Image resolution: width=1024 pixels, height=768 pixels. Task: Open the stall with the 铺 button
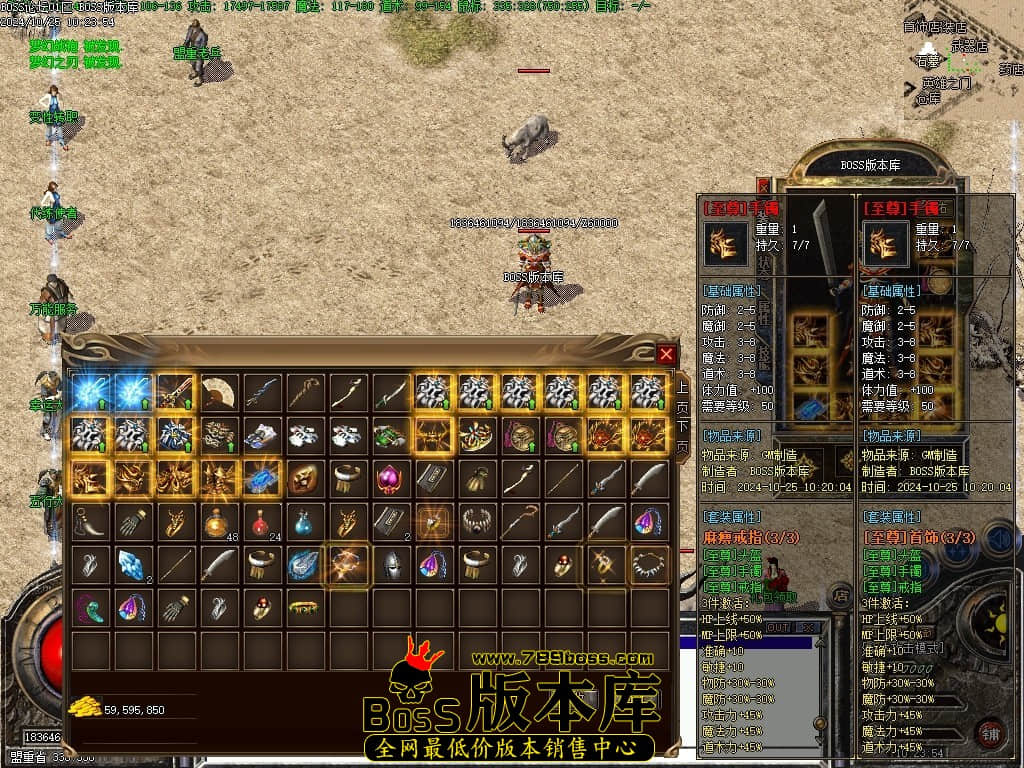click(990, 732)
